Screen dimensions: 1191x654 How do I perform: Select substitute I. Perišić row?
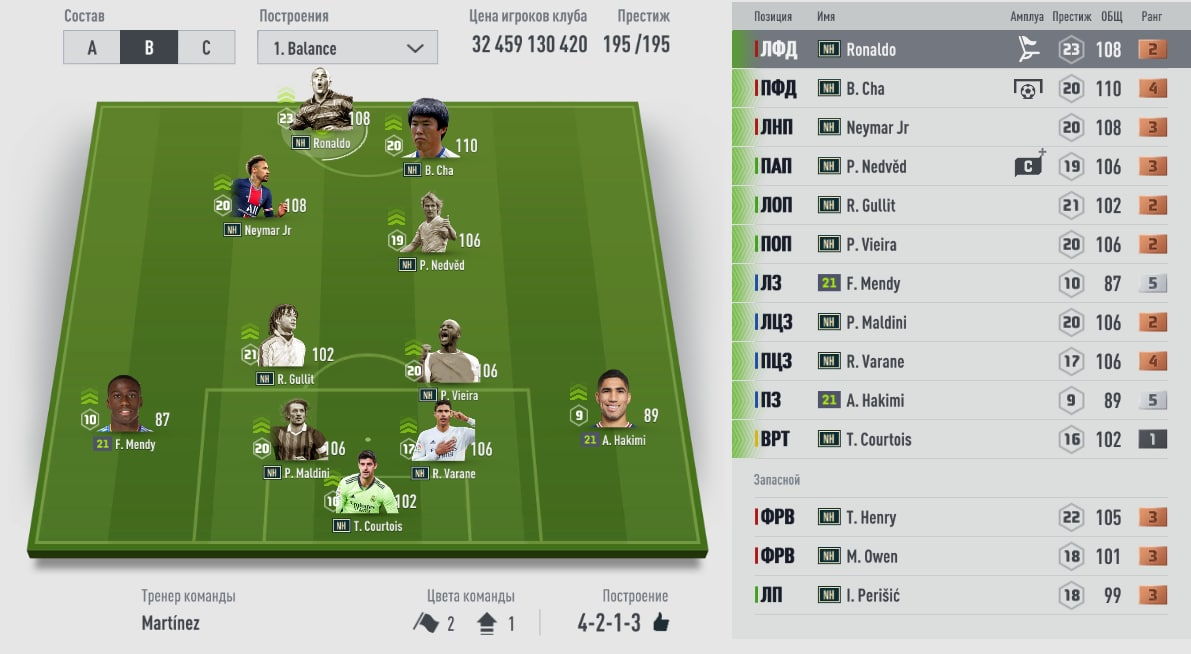(960, 595)
